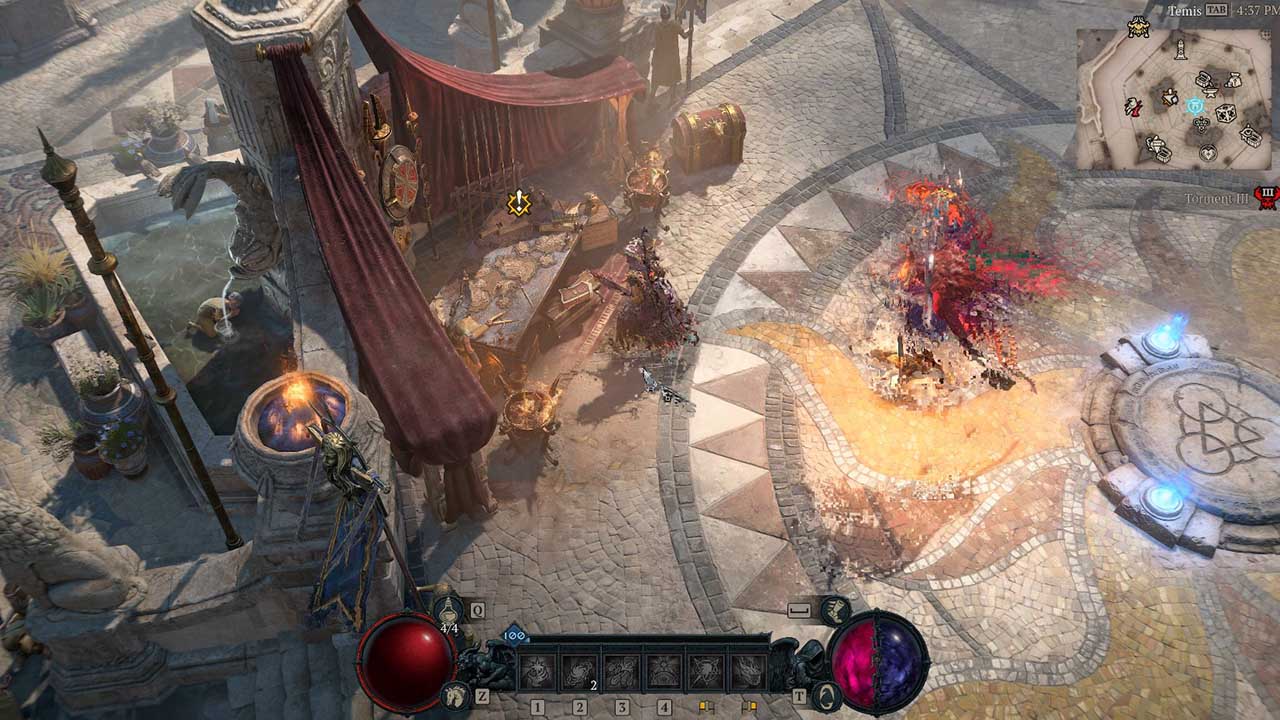
Task: Activate the evade boot icon
Action: [x=833, y=609]
